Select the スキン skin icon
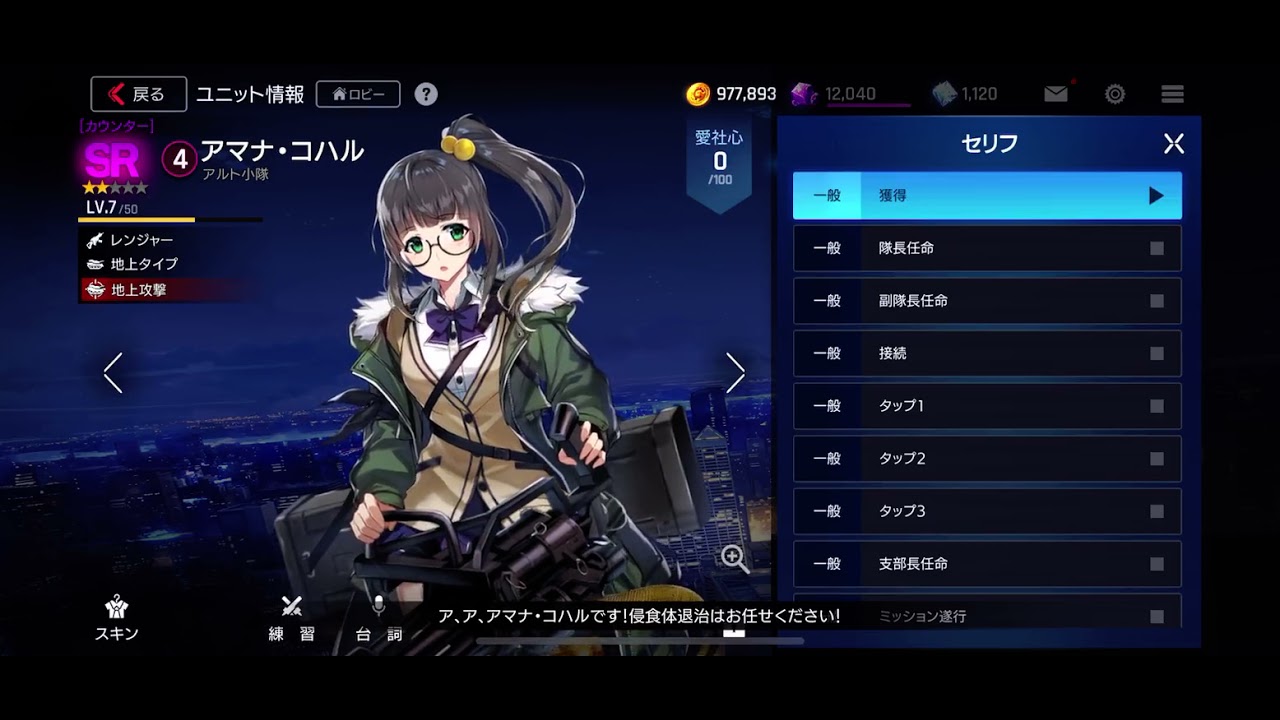Screen dimensions: 1280x720 pyautogui.click(x=116, y=610)
